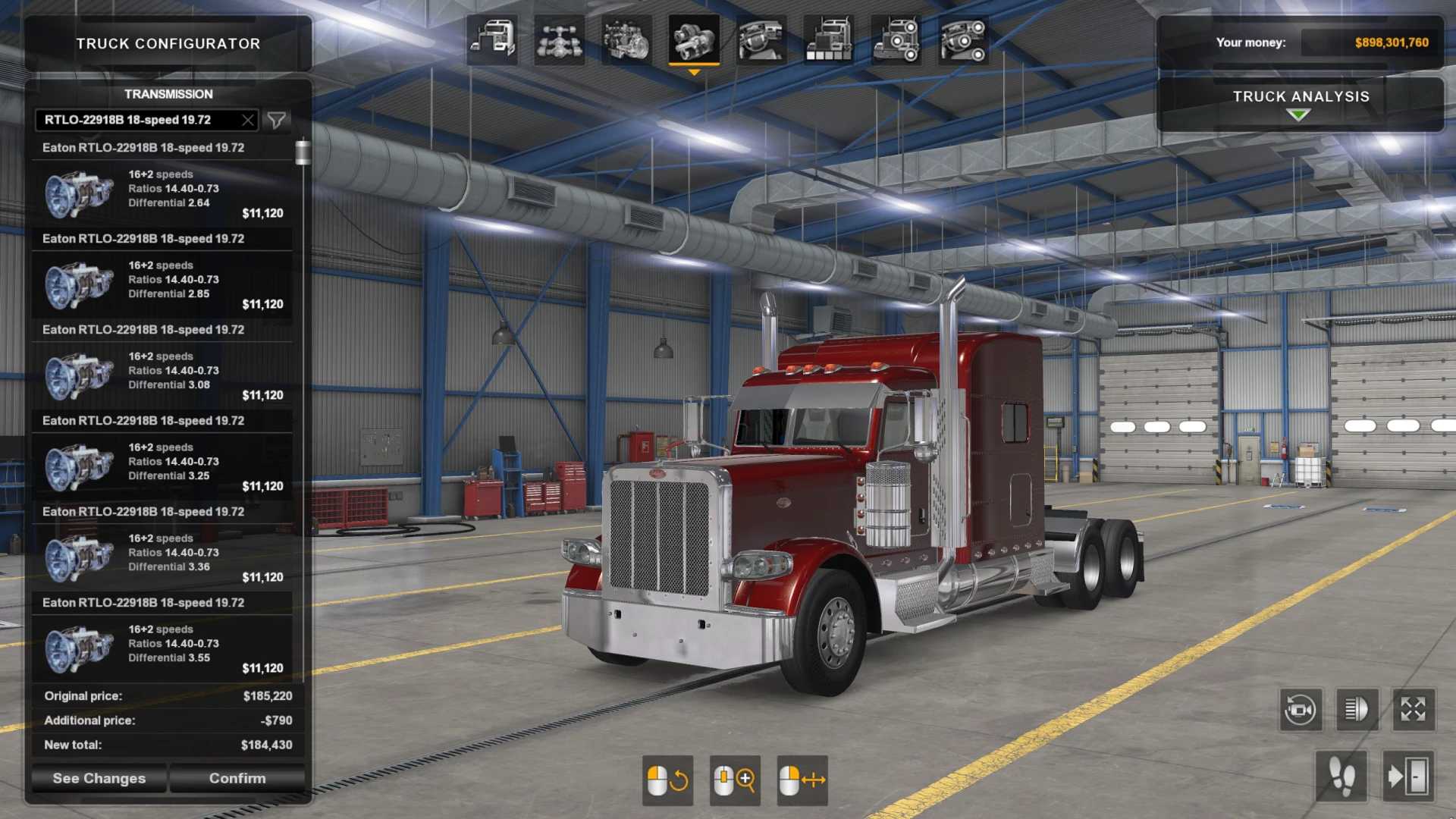Switch to the engine category tab
The height and width of the screenshot is (819, 1456).
626,39
